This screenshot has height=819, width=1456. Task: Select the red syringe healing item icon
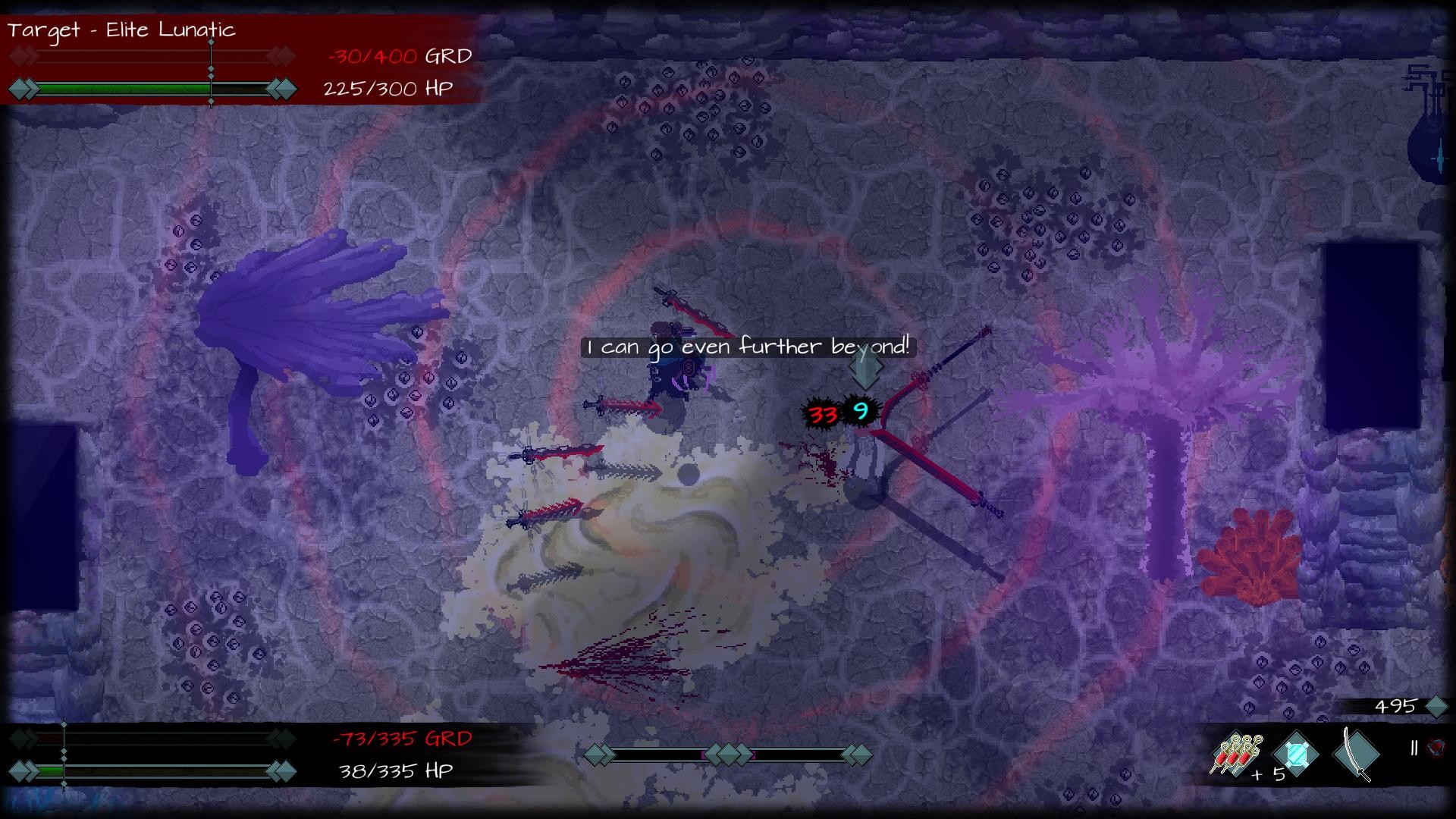click(1235, 755)
